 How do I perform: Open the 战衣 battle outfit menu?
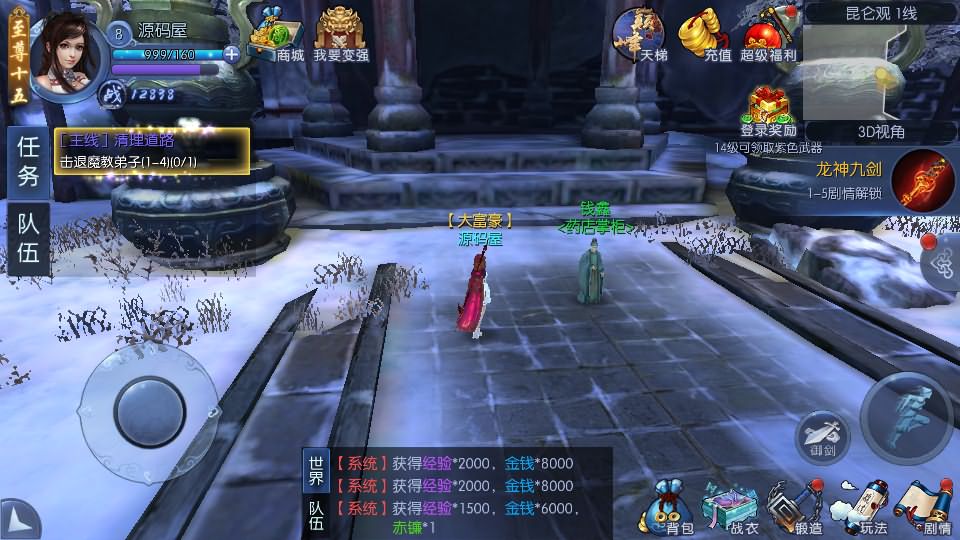(730, 504)
